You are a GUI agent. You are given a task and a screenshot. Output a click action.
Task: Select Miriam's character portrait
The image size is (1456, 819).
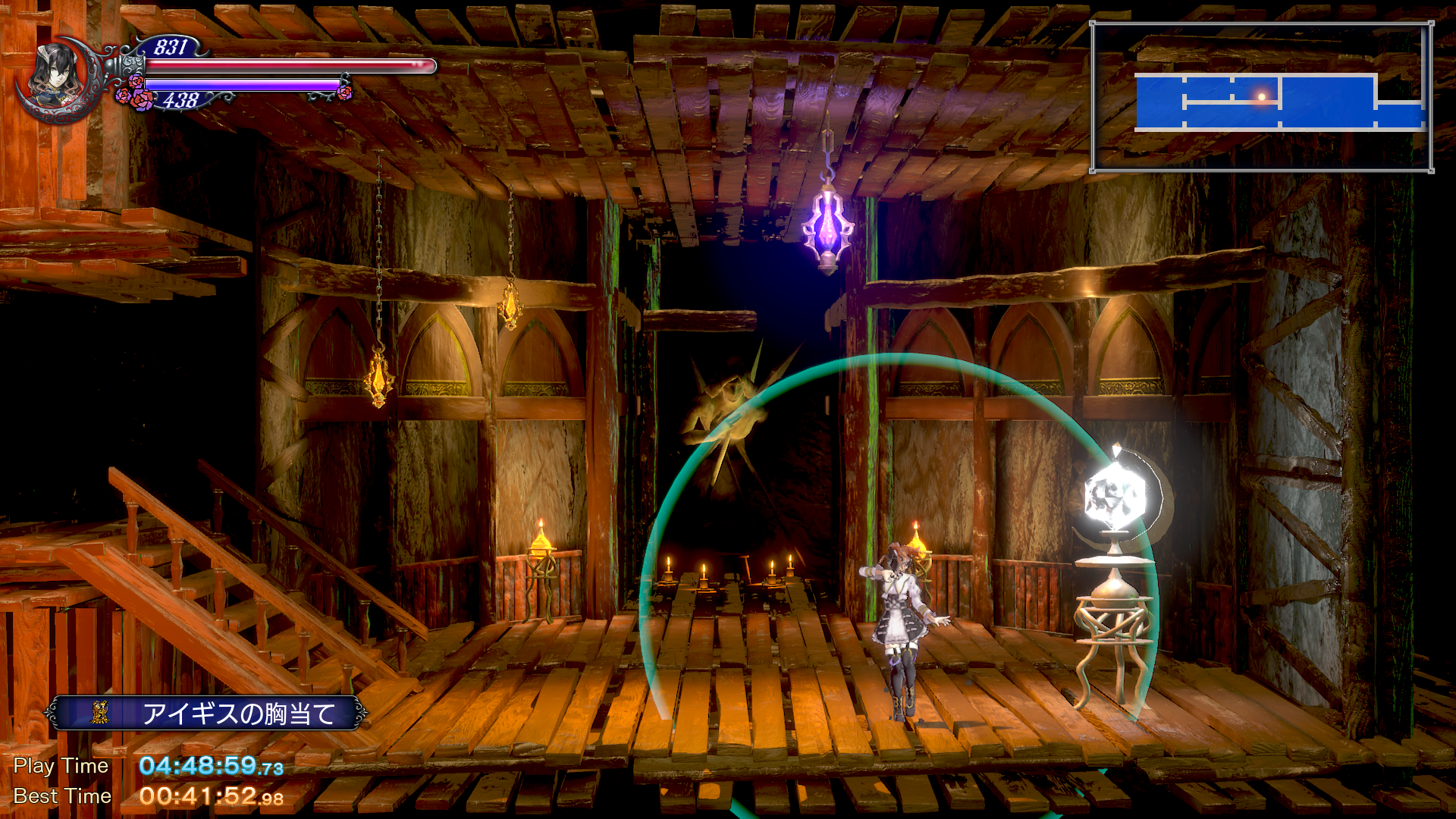[x=57, y=78]
